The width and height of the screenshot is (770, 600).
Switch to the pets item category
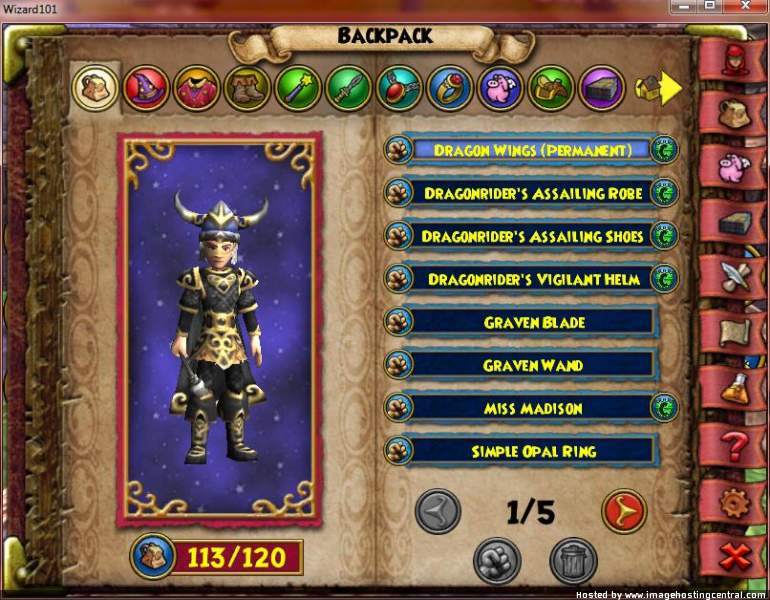(500, 88)
